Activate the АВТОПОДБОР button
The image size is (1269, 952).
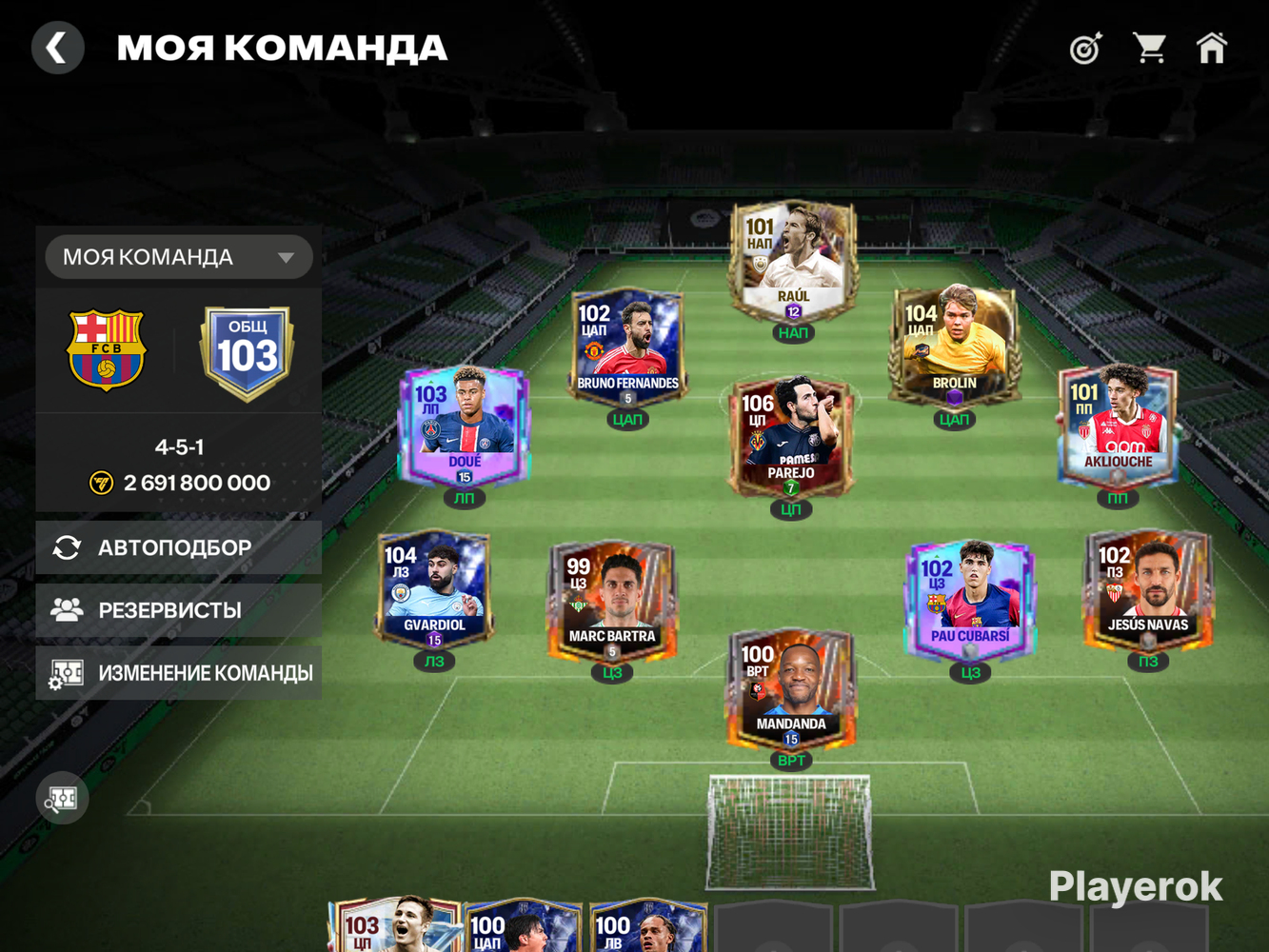[179, 547]
